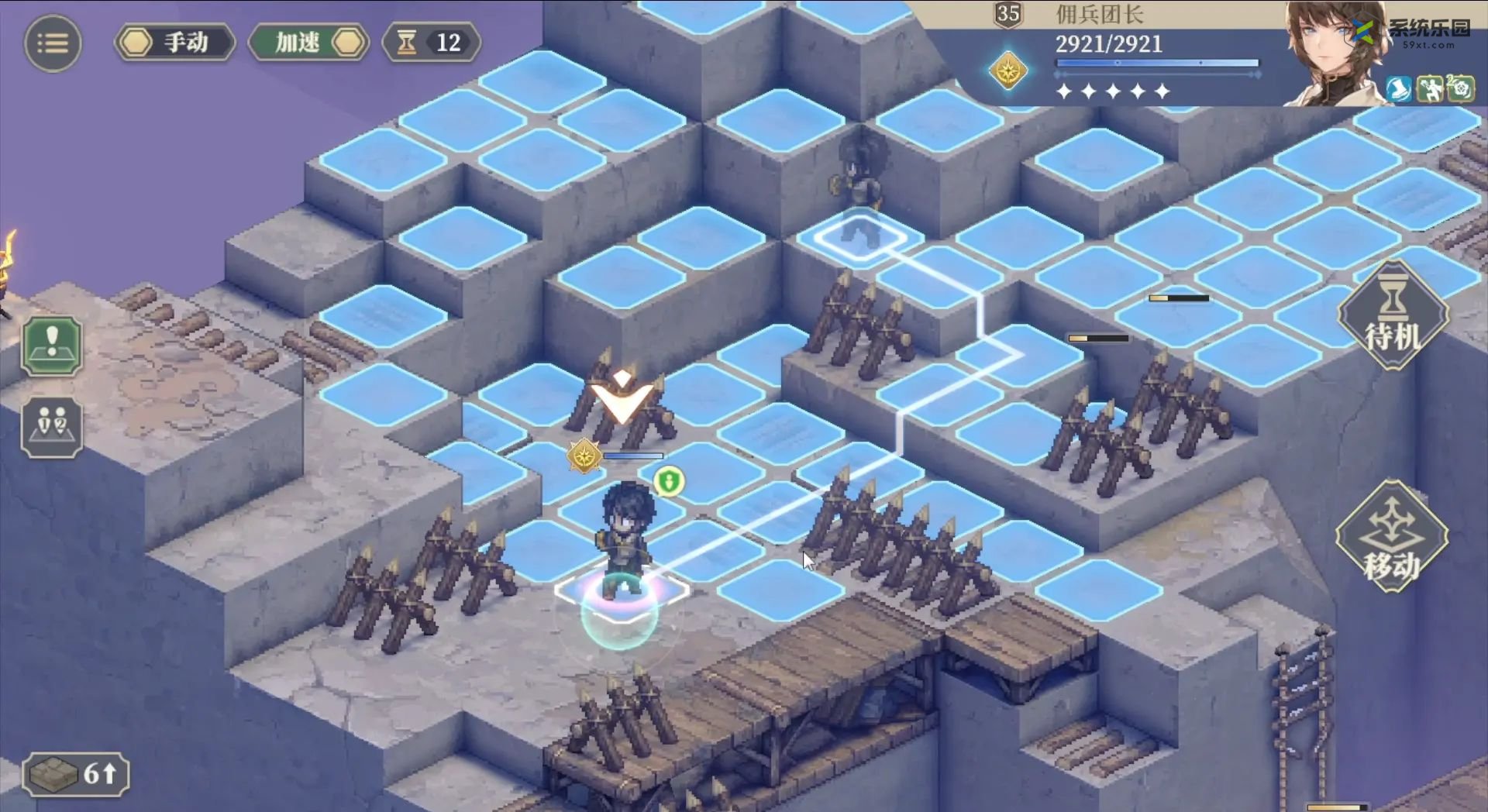Image resolution: width=1488 pixels, height=812 pixels.
Task: Click the 待机 standby button
Action: click(1393, 316)
